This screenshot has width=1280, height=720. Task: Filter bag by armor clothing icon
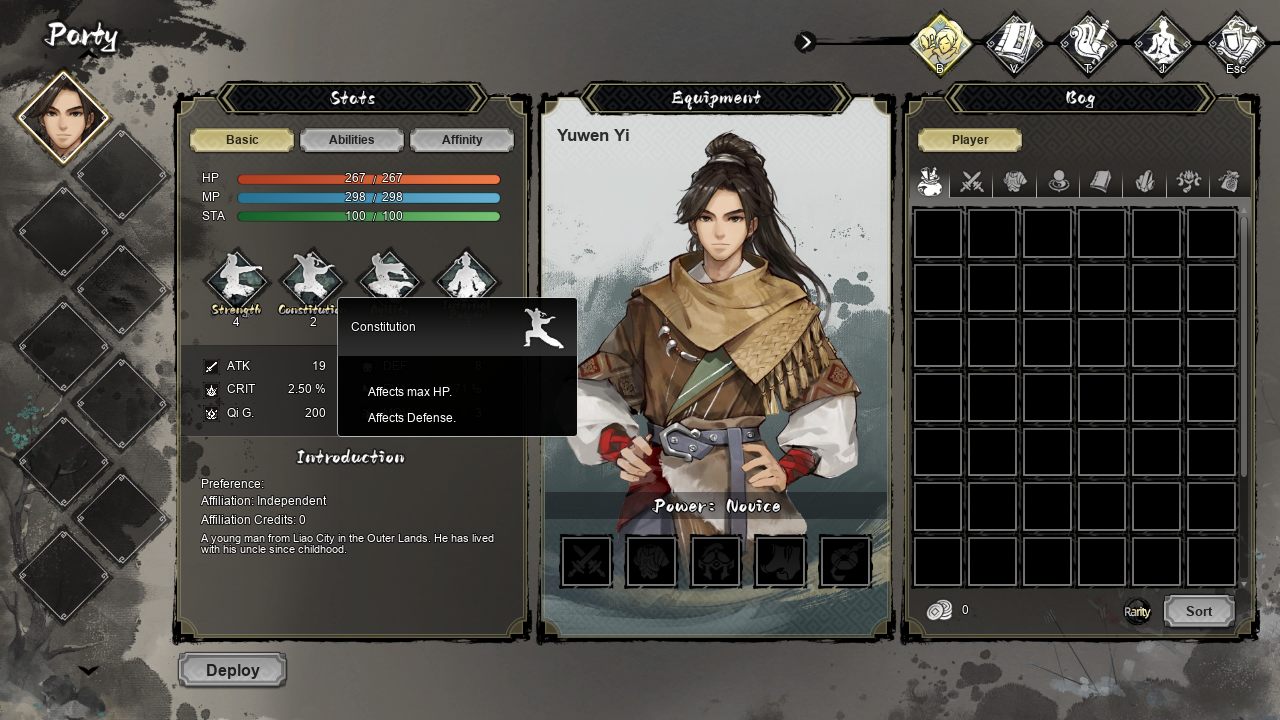point(1015,182)
